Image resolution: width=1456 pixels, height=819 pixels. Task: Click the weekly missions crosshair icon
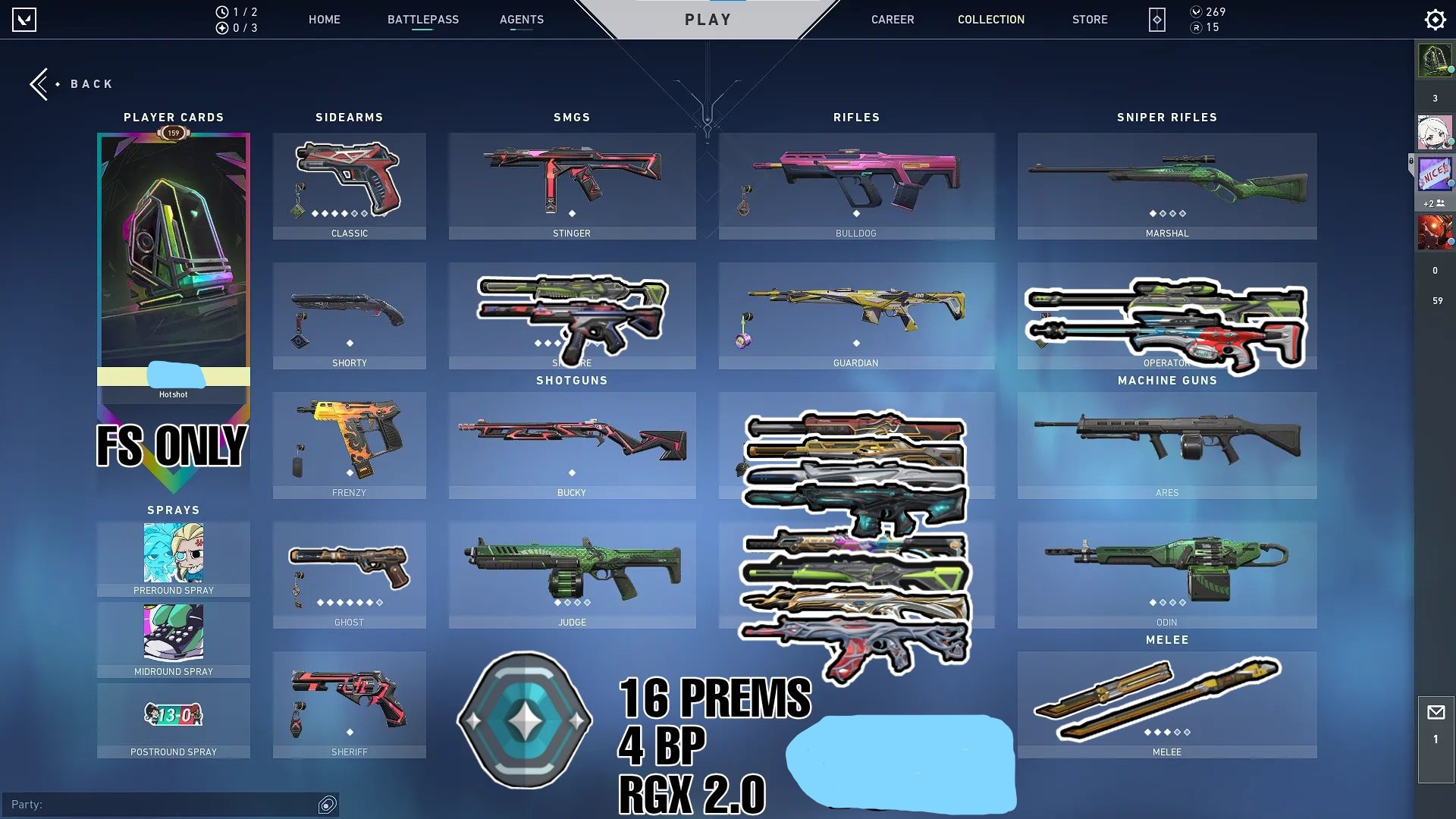coord(221,28)
